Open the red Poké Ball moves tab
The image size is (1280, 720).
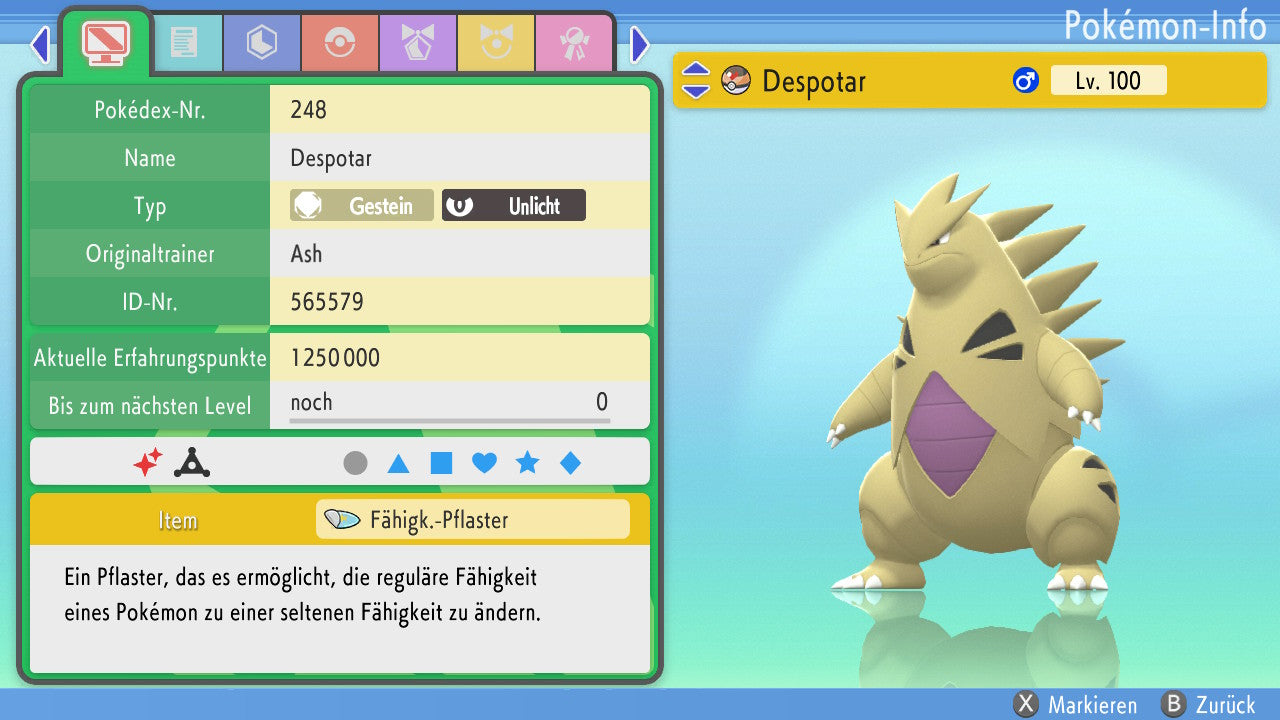point(339,43)
